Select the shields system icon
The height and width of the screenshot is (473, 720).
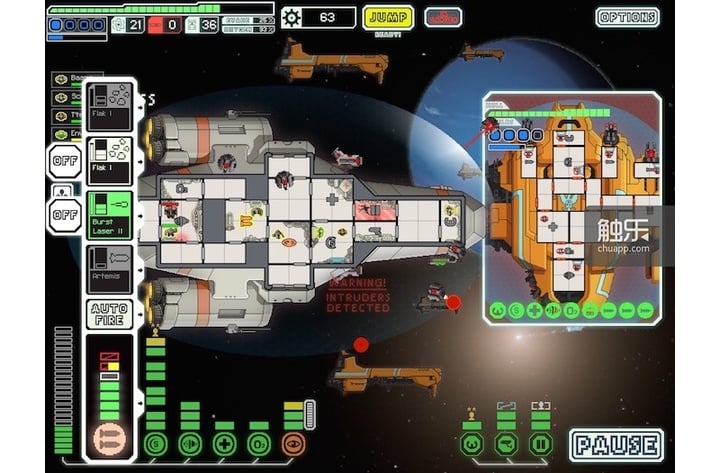pyautogui.click(x=155, y=444)
